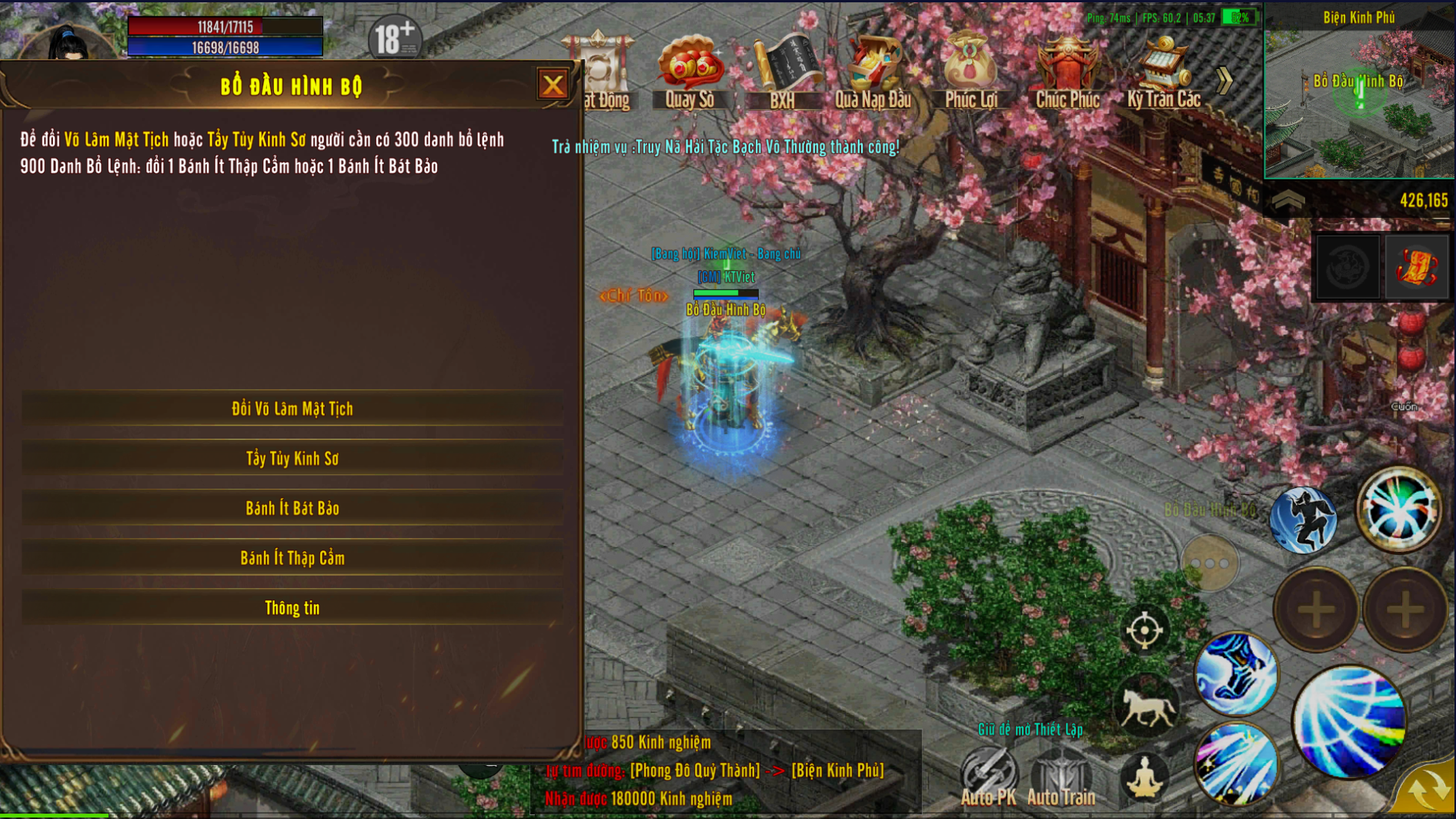Viewport: 1456px width, 819px height.
Task: Toggle Auto Train mode
Action: point(1061,775)
